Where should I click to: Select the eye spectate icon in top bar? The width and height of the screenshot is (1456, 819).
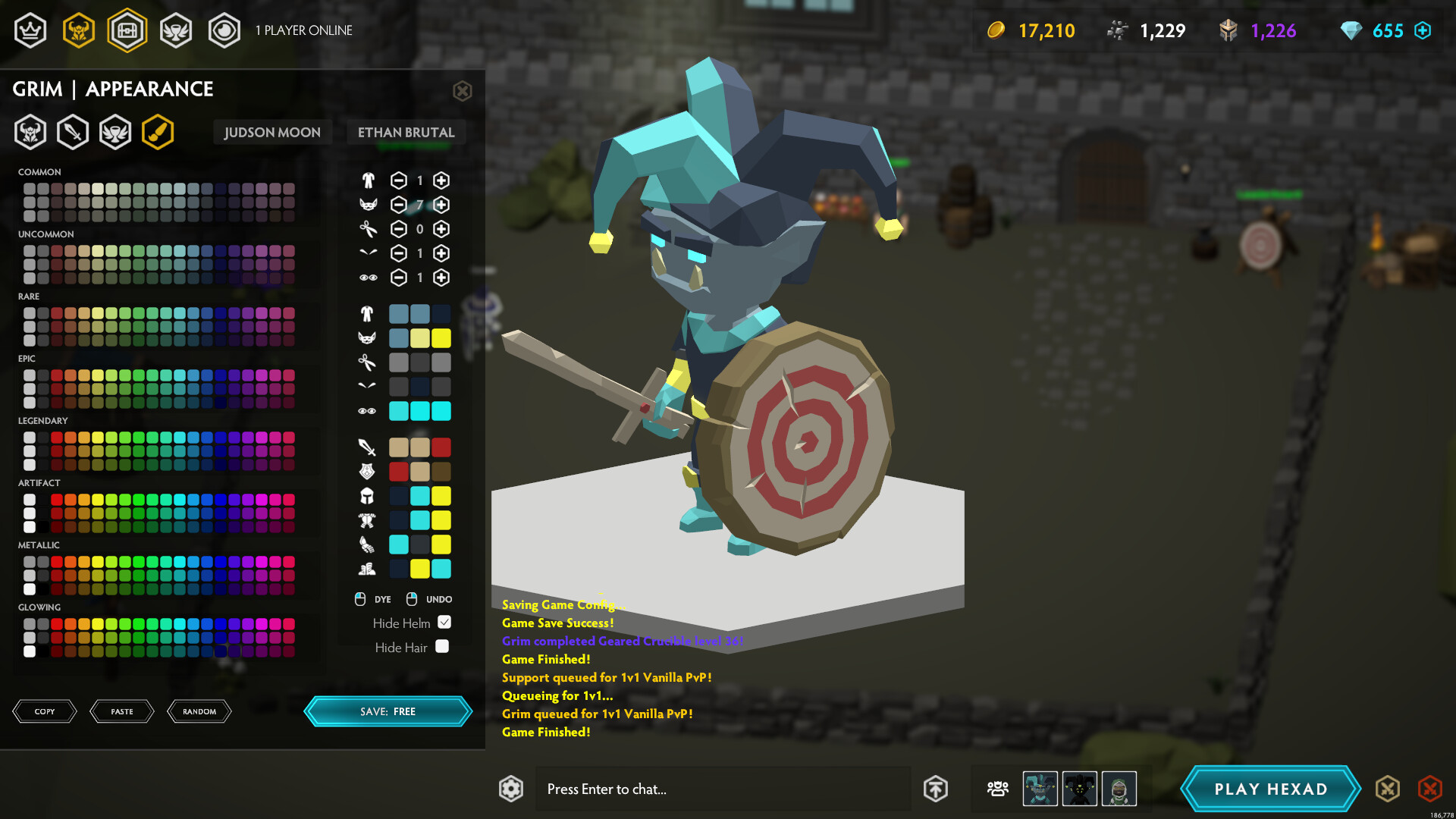coord(224,30)
